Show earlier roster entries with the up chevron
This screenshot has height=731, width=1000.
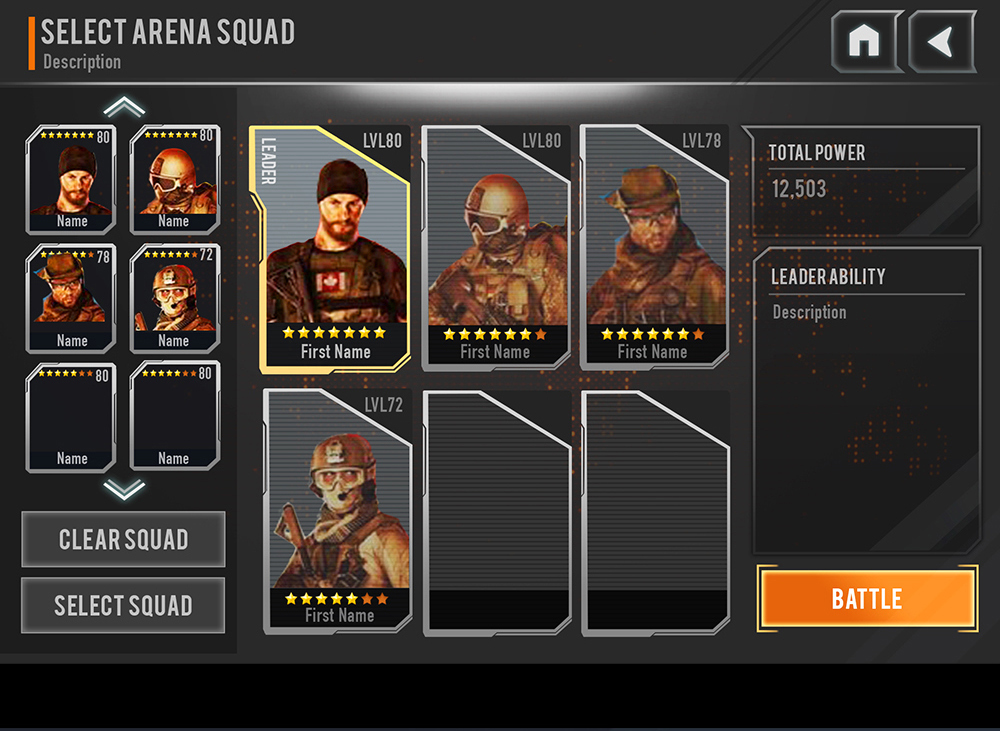coord(124,107)
